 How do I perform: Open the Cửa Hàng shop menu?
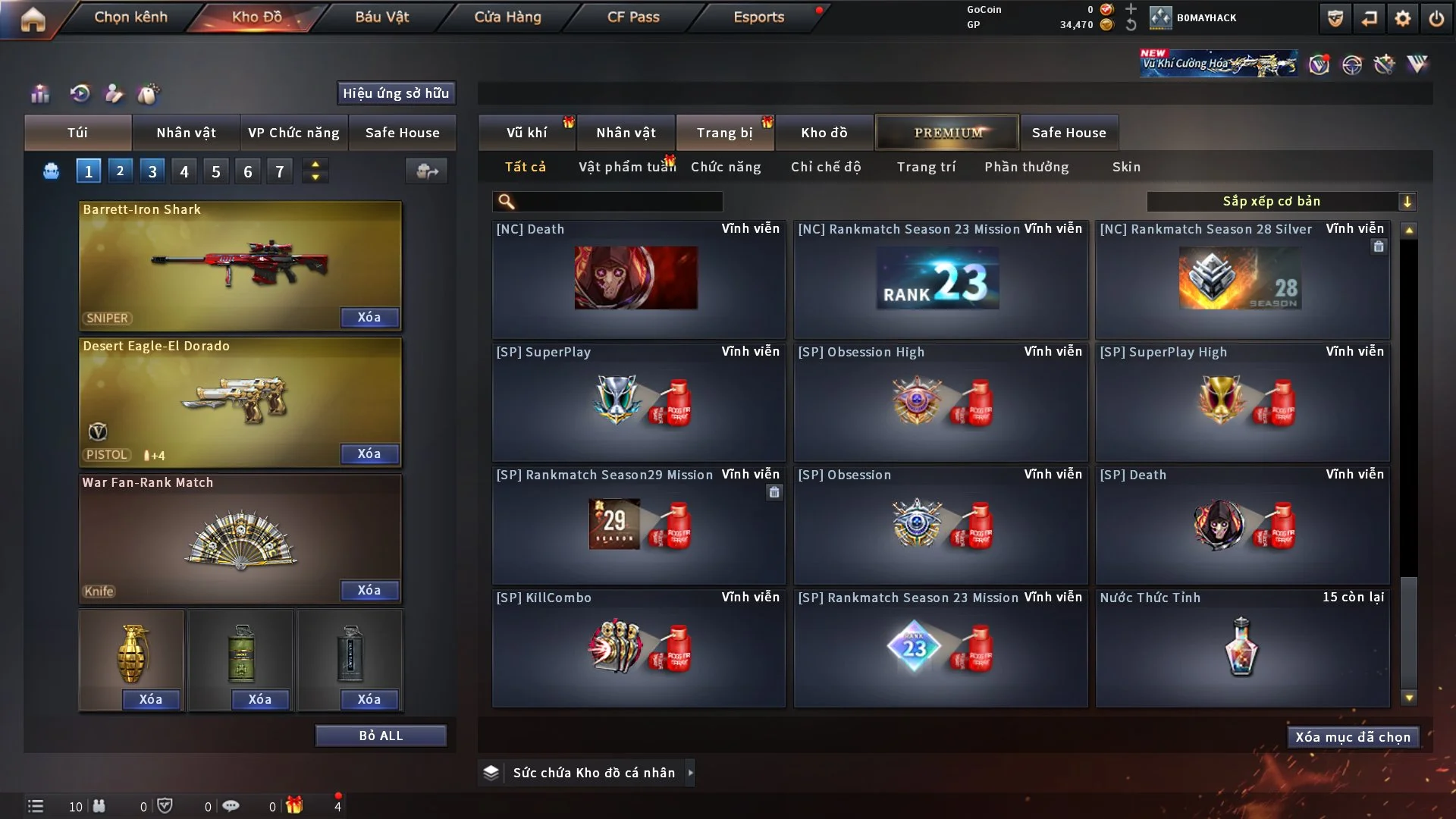coord(507,17)
